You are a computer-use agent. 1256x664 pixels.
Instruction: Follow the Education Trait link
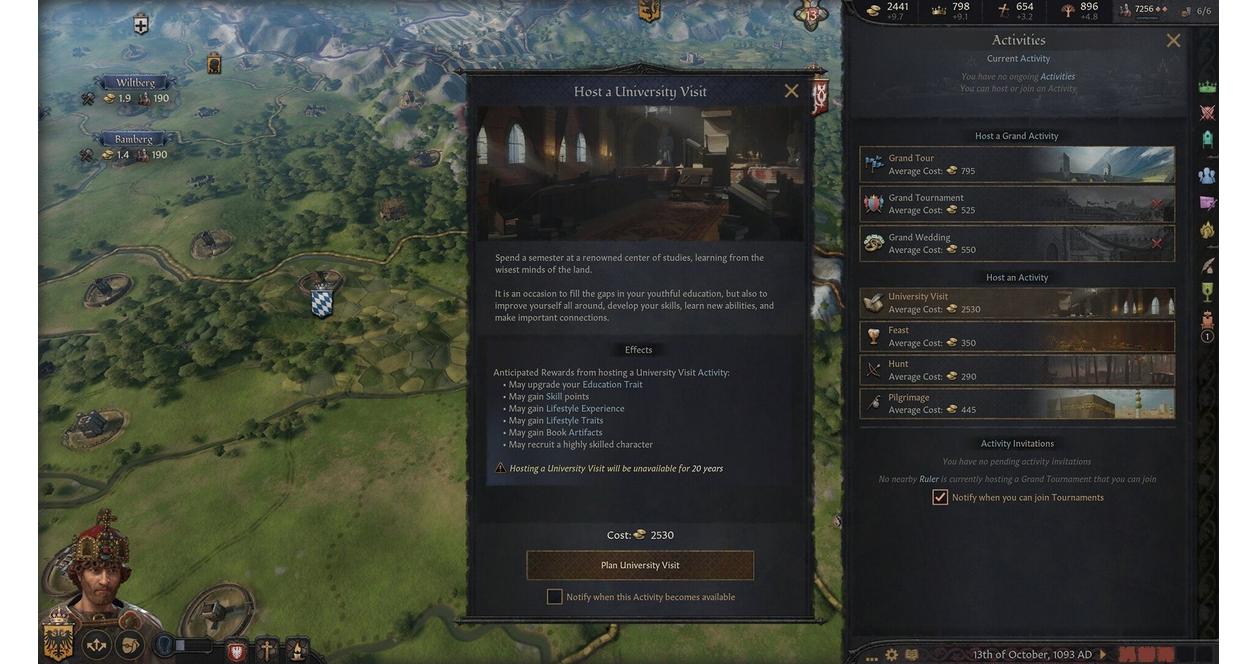pyautogui.click(x=612, y=385)
